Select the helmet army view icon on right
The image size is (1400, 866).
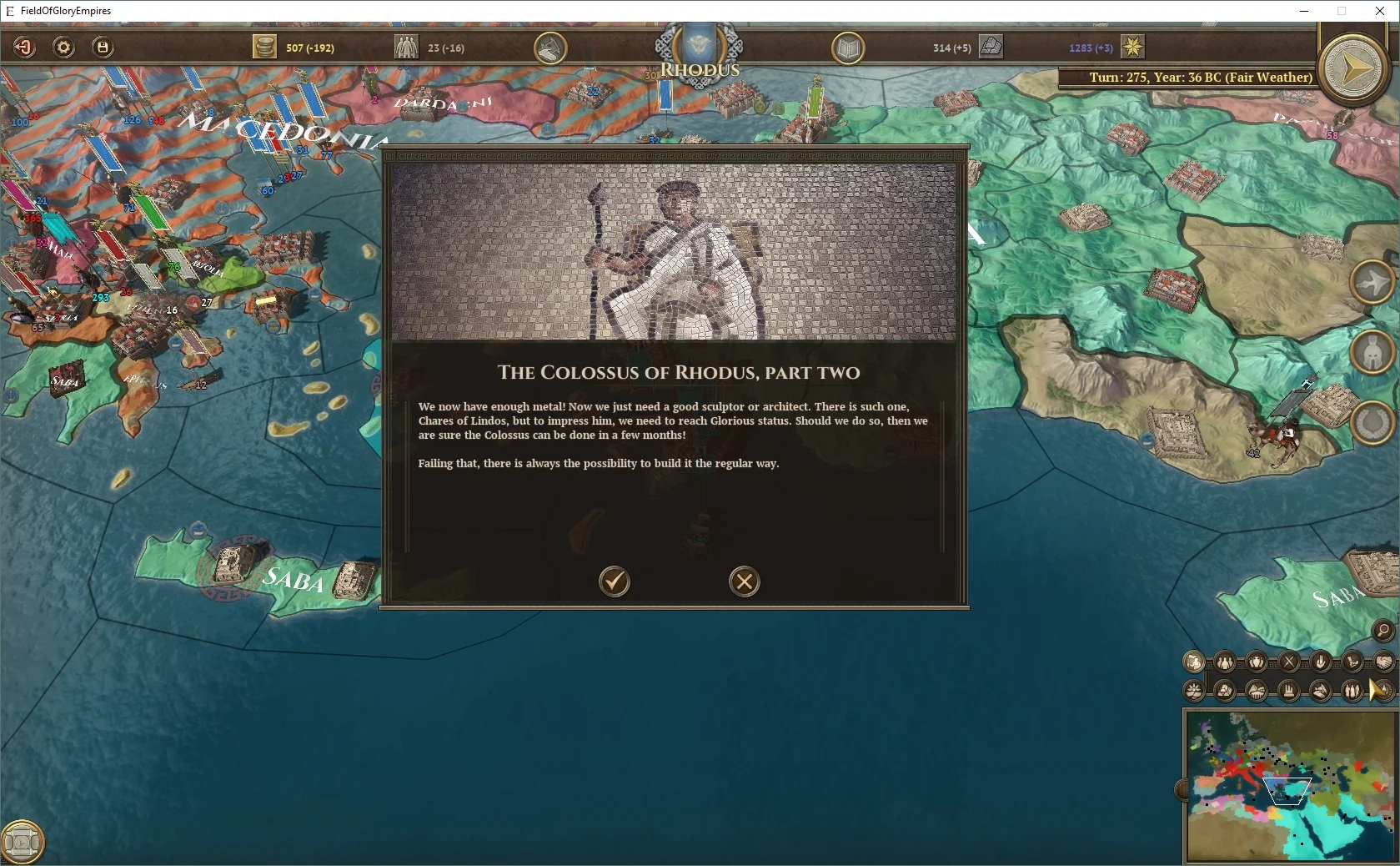click(x=1373, y=352)
